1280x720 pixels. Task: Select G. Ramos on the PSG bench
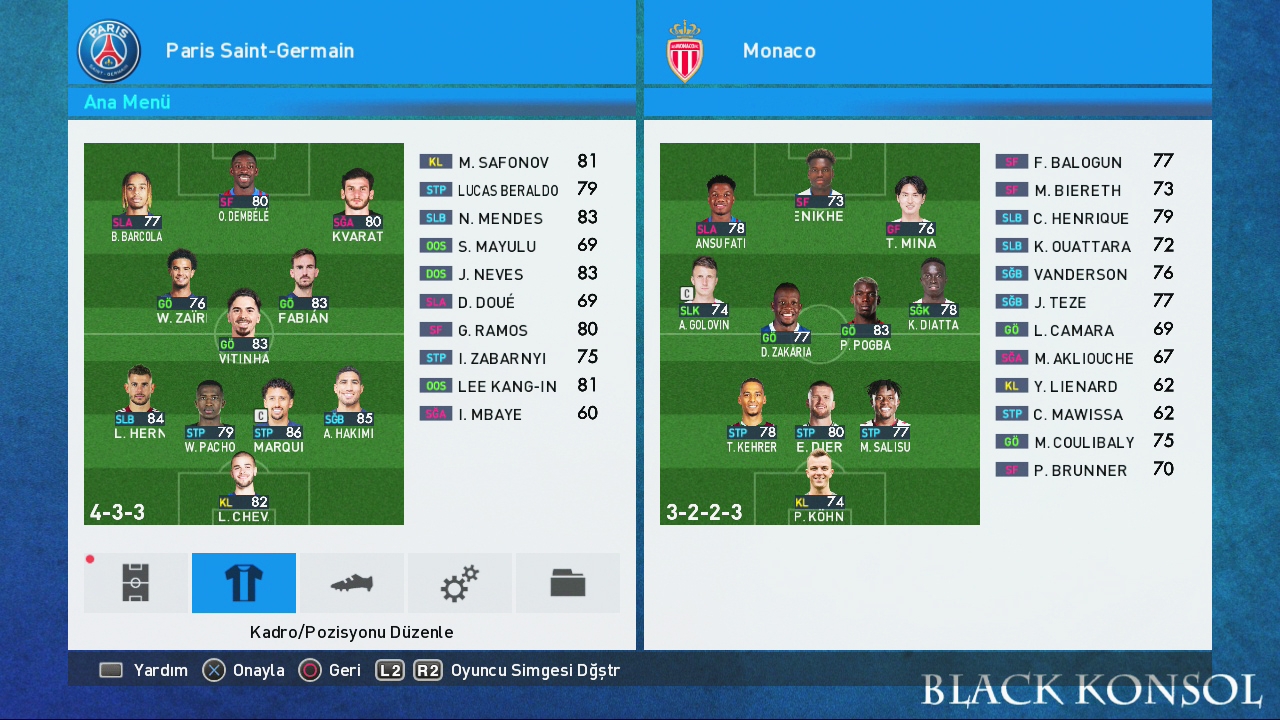[x=492, y=330]
